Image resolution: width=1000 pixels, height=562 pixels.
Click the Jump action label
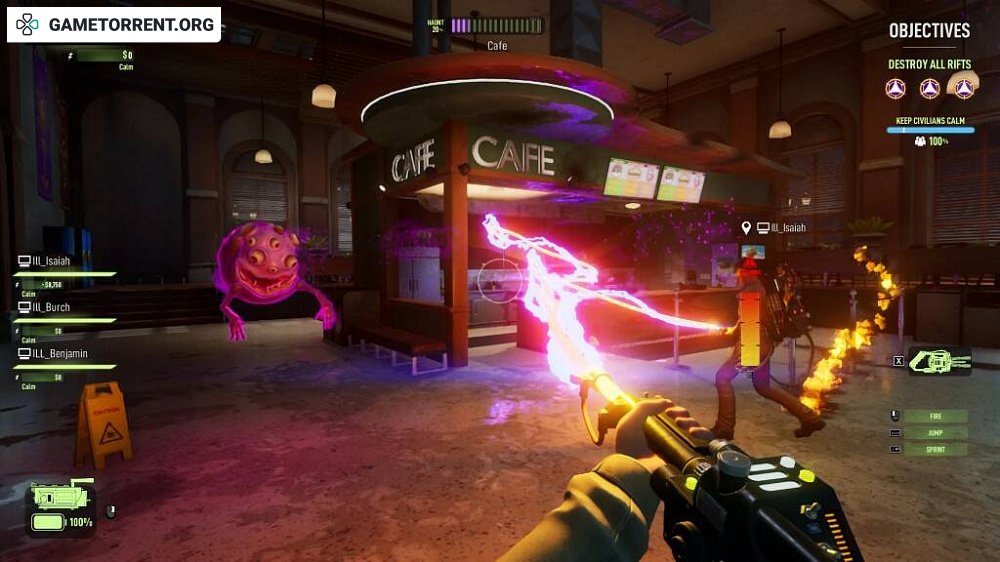(934, 433)
